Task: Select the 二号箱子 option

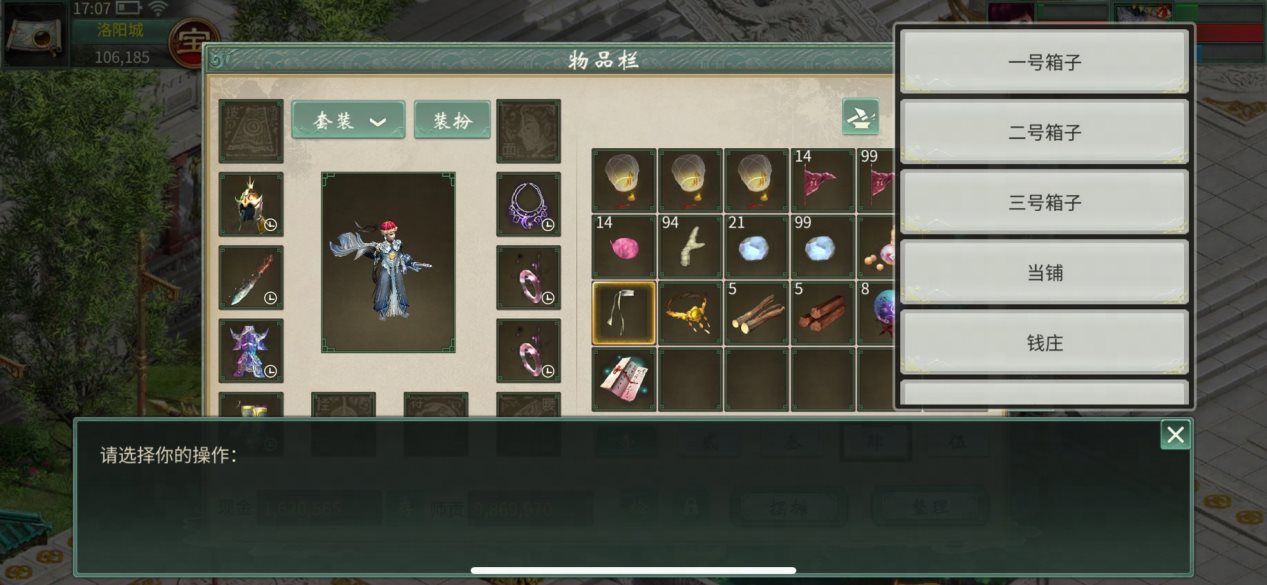Action: 1044,132
